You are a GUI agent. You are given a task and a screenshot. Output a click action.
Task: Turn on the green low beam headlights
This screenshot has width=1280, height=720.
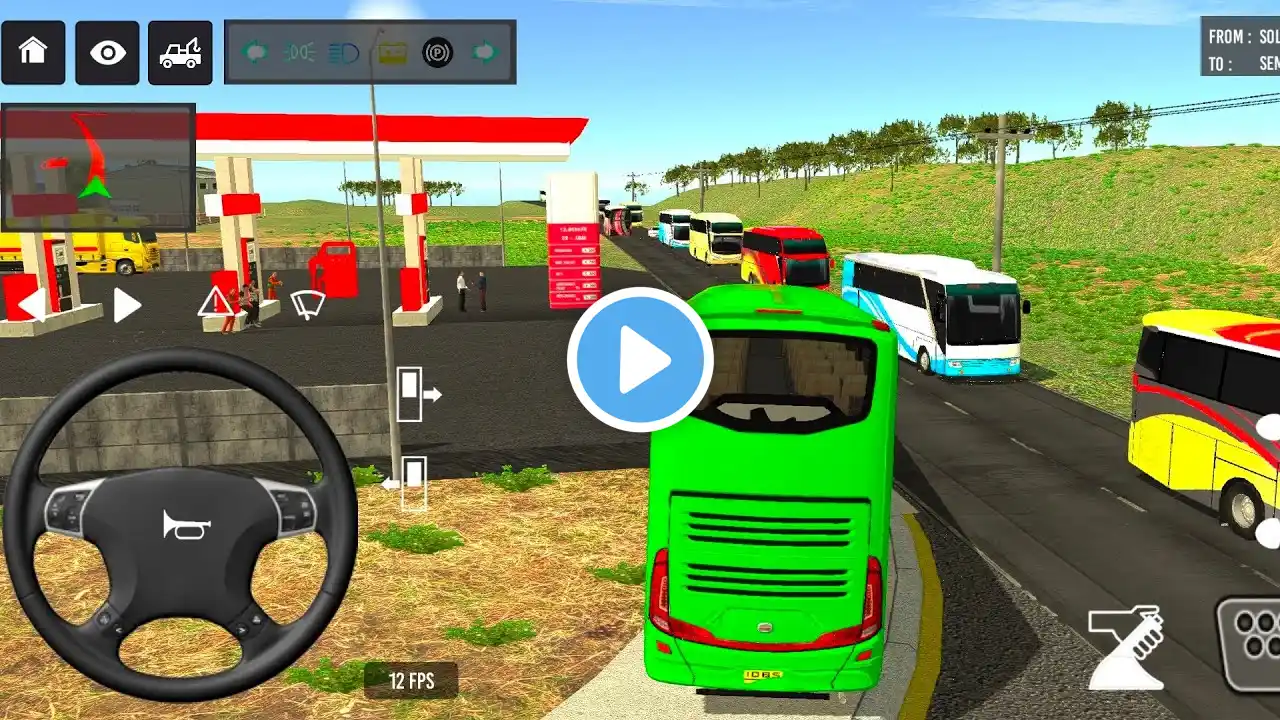[x=298, y=51]
